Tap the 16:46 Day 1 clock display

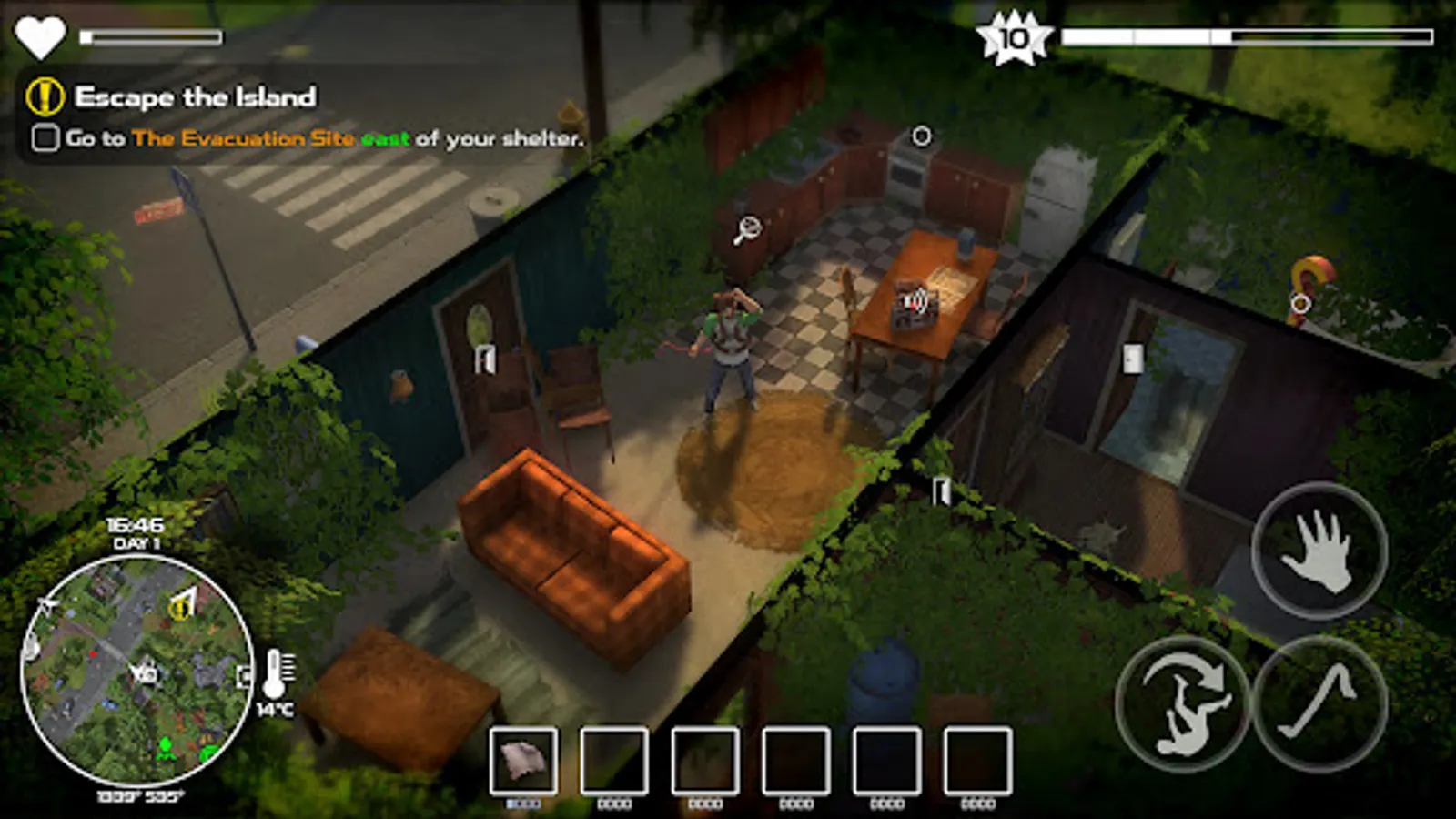click(x=133, y=531)
